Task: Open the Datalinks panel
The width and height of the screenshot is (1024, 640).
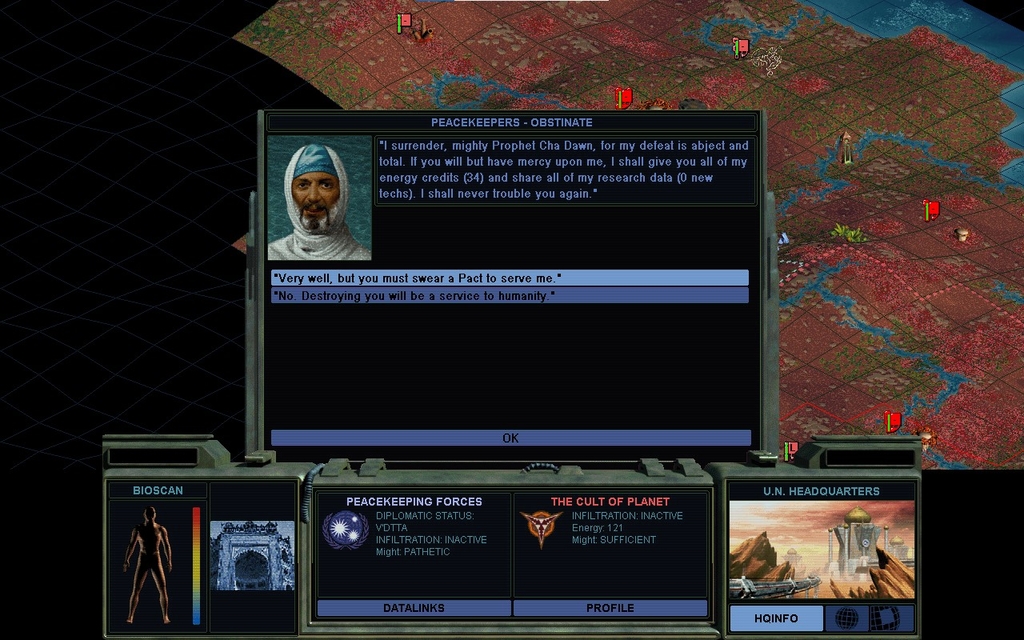Action: [x=413, y=608]
